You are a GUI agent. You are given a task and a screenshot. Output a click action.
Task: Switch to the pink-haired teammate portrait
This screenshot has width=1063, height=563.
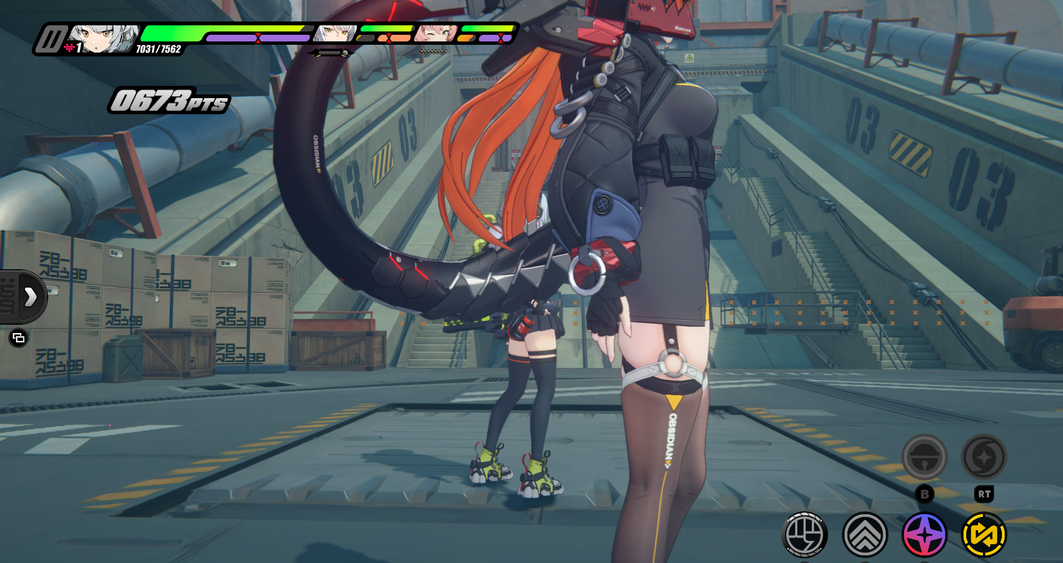pos(435,33)
